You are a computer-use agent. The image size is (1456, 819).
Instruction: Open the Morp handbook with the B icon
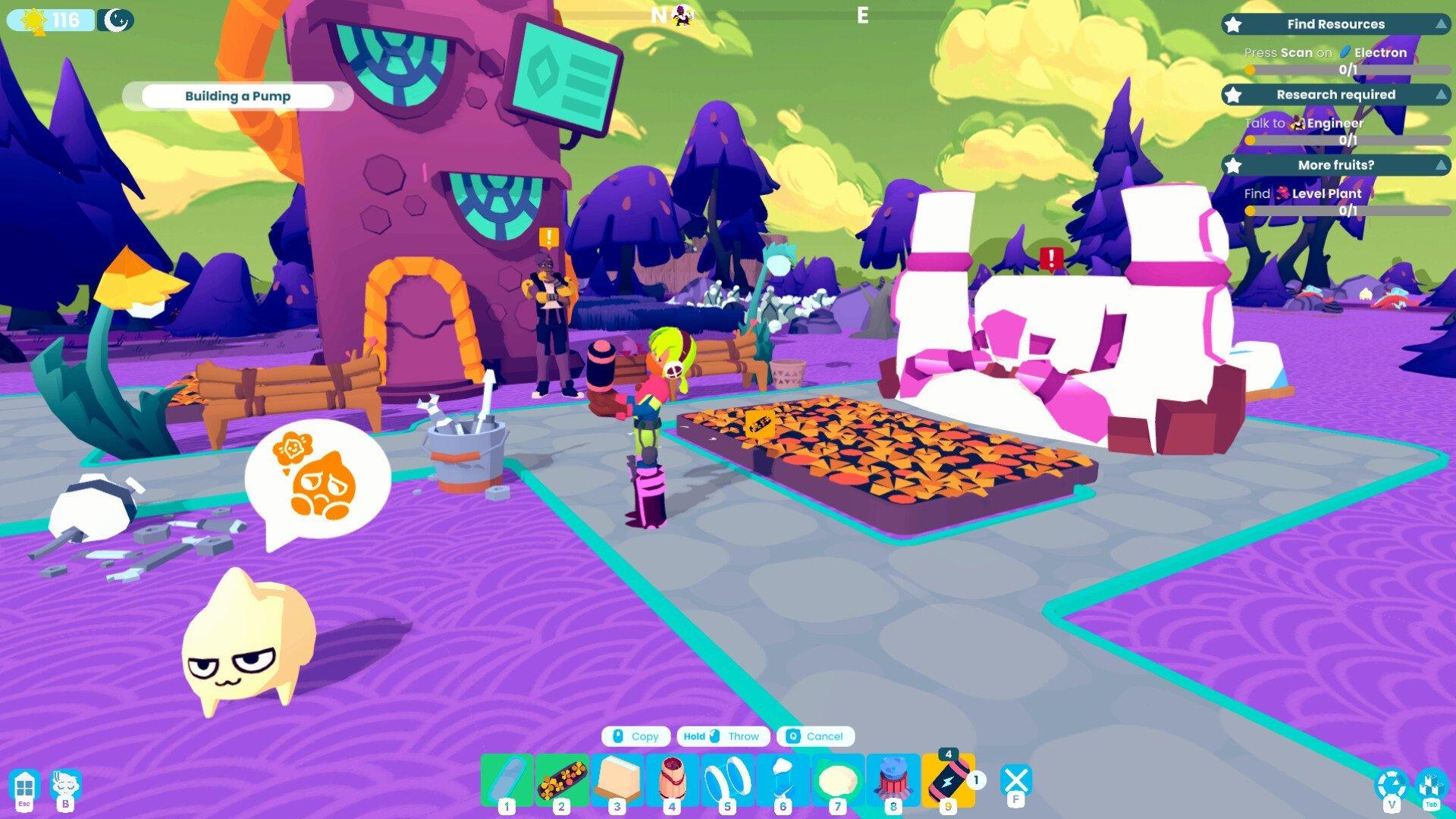pos(64,785)
